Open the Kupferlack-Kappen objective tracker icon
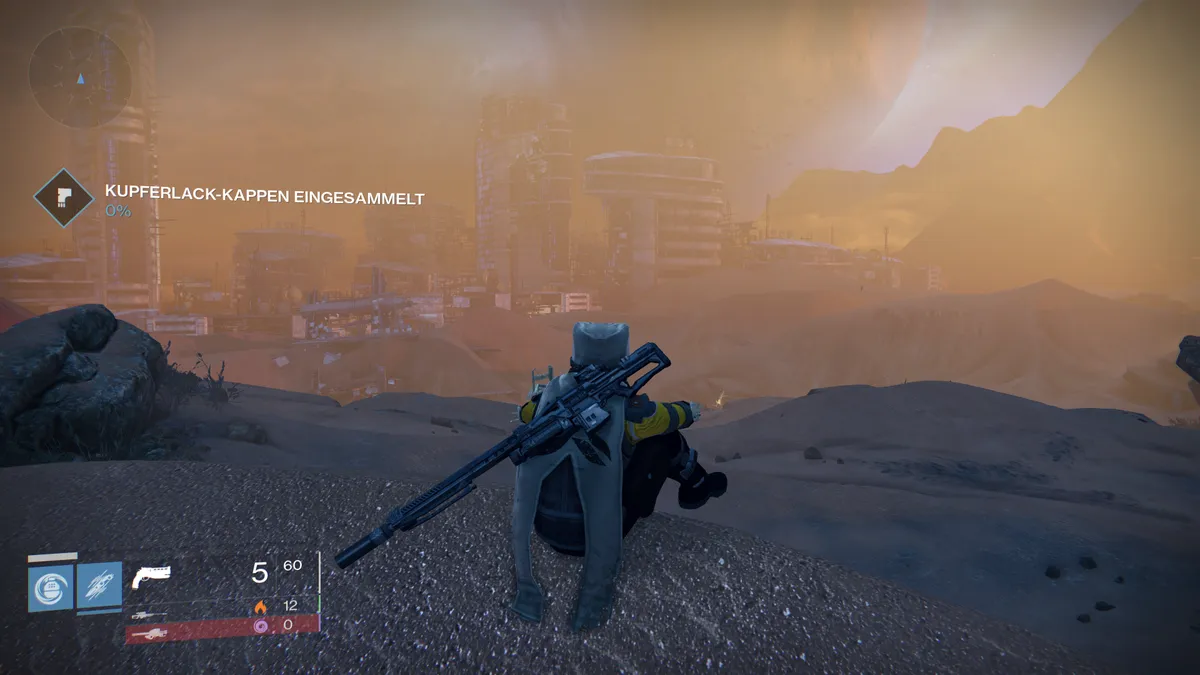This screenshot has width=1200, height=675. coord(64,197)
